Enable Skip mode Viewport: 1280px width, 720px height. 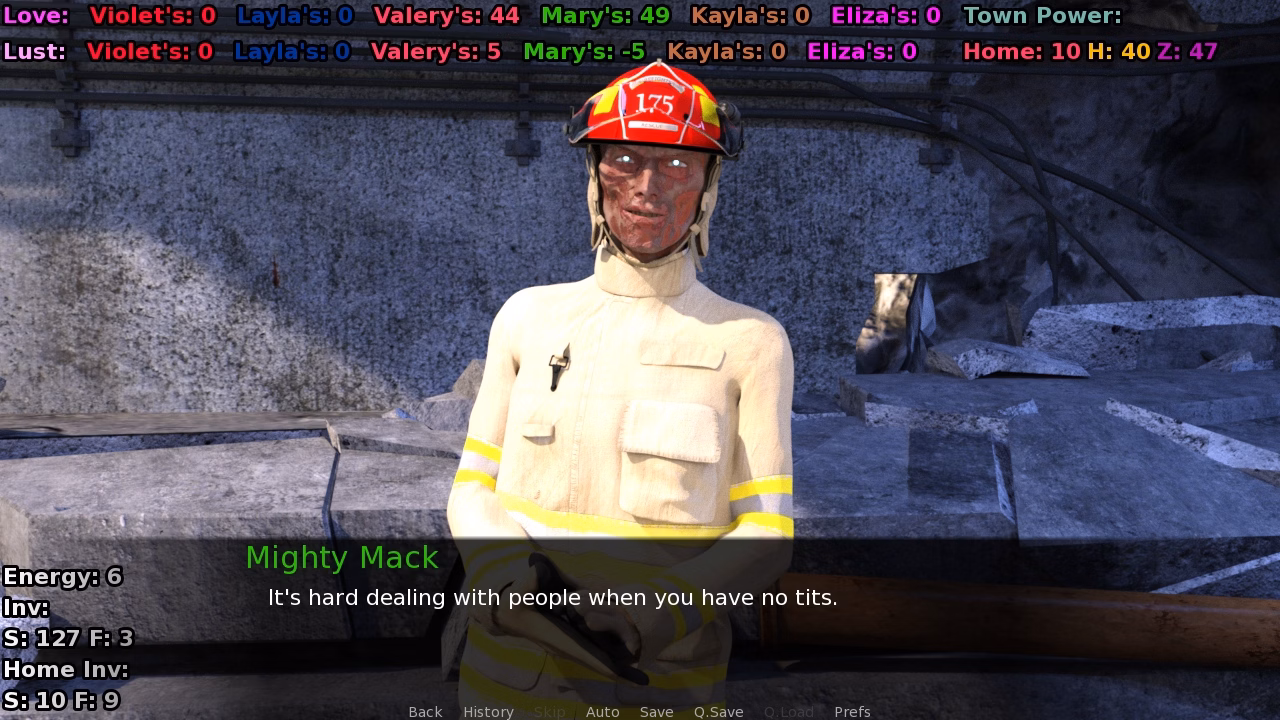click(x=551, y=711)
